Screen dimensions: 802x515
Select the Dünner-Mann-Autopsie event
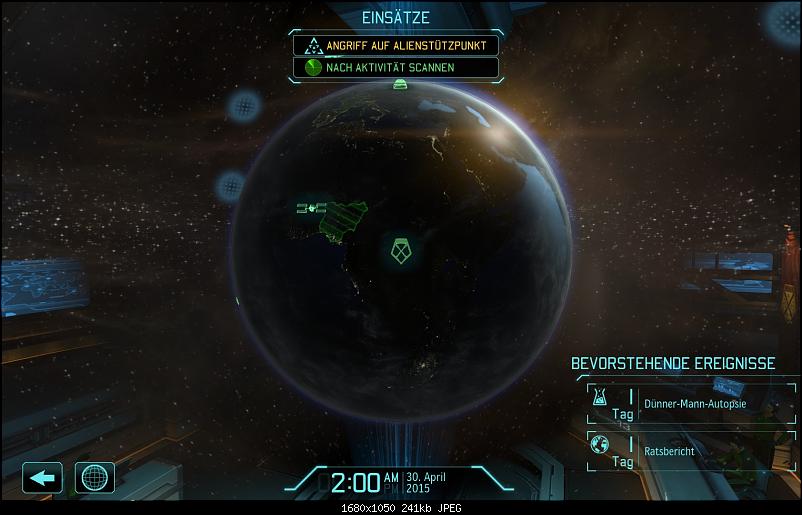click(x=690, y=404)
